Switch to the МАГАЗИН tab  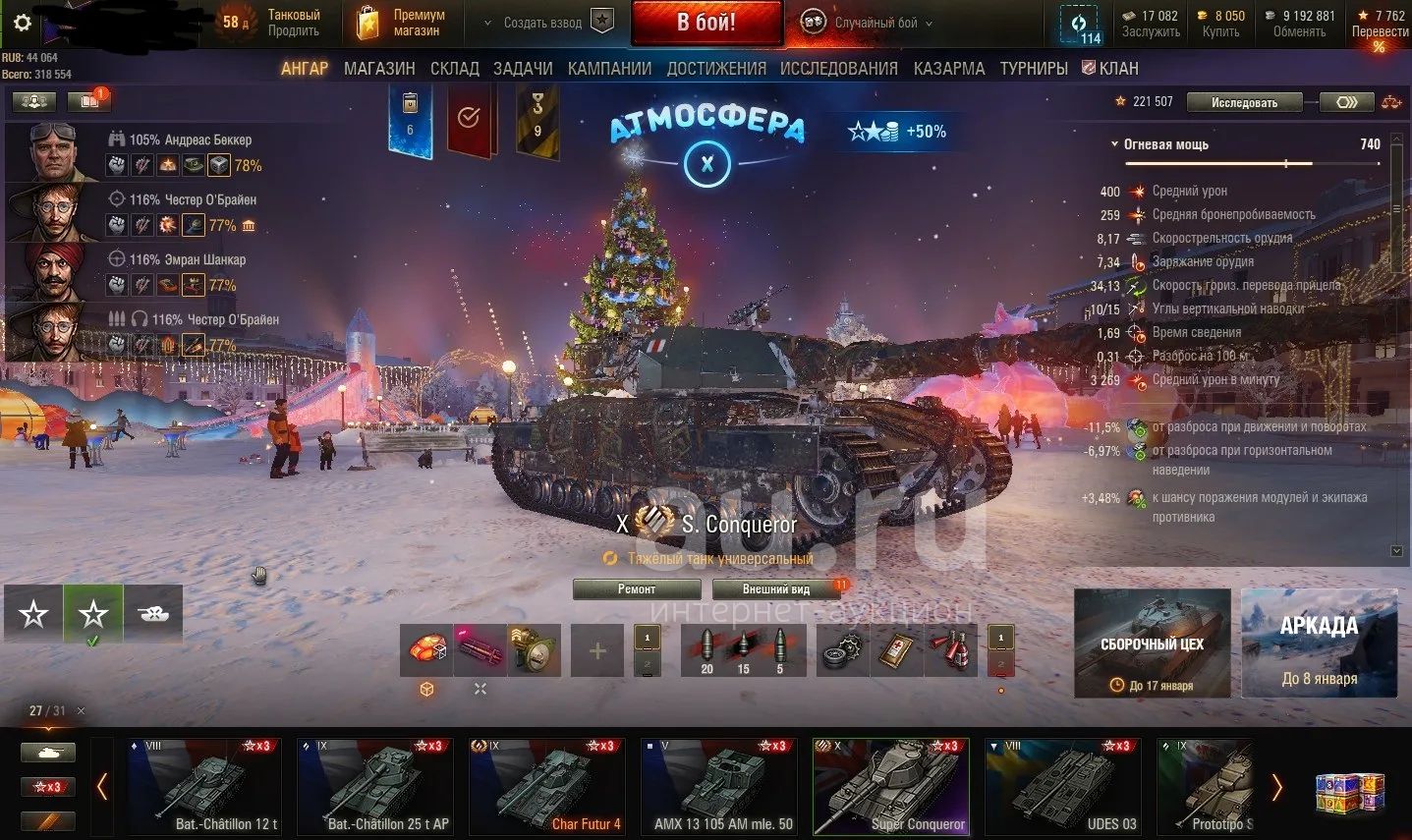click(x=379, y=69)
